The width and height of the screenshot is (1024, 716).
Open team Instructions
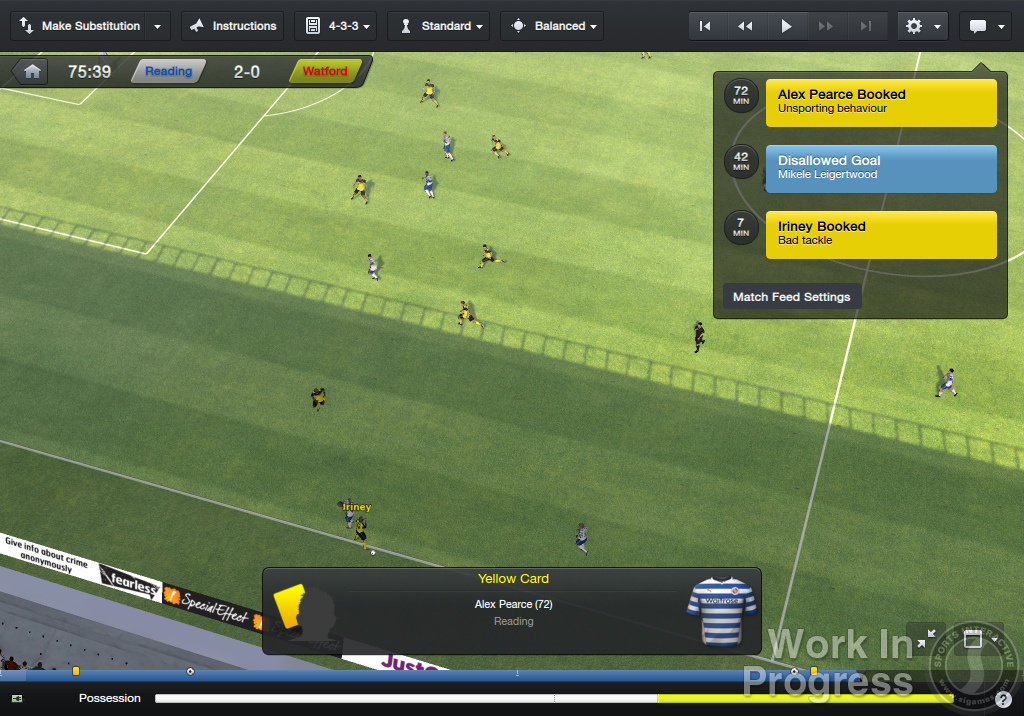(x=233, y=26)
